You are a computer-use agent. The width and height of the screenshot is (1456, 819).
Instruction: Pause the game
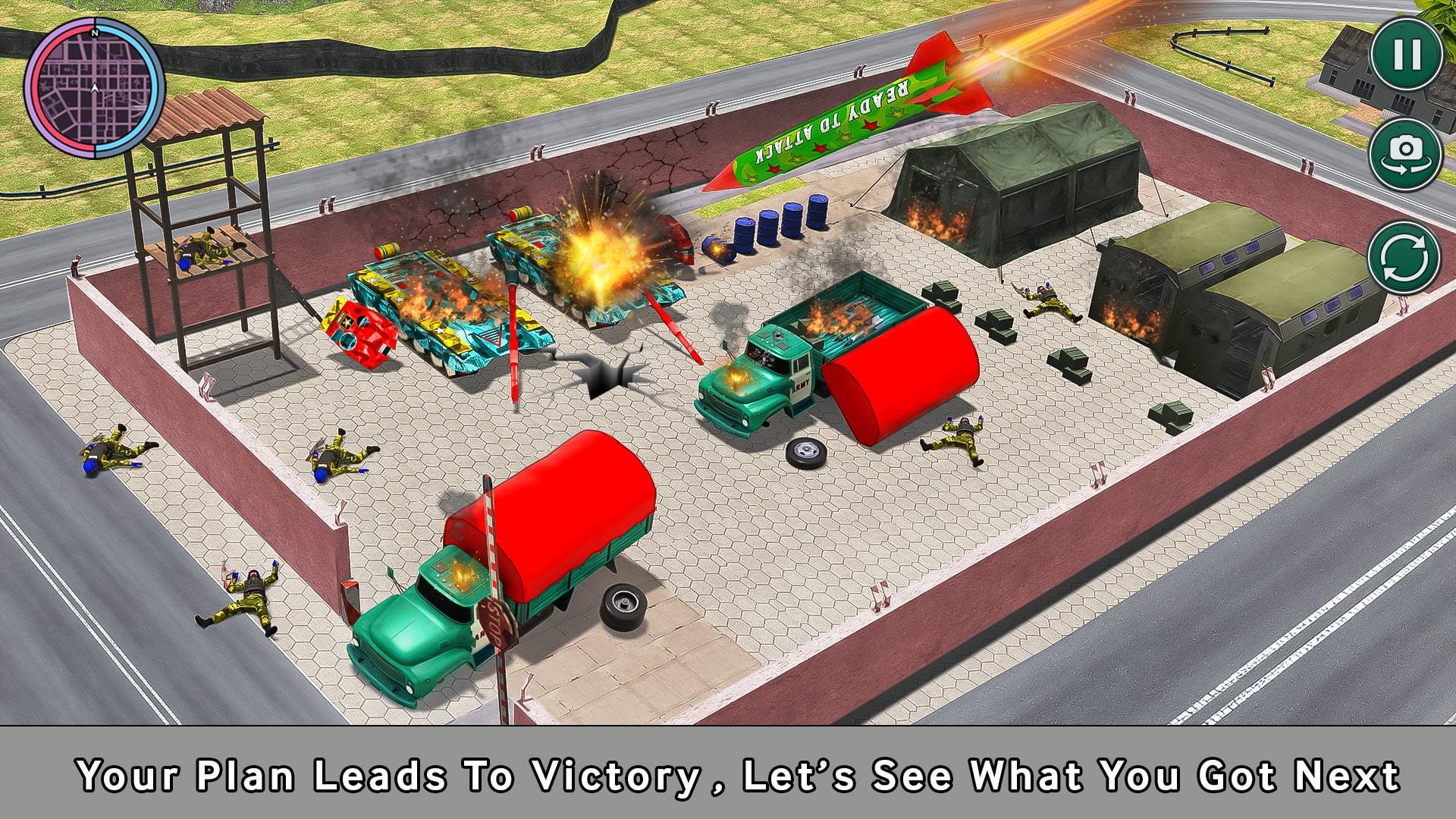pos(1407,55)
